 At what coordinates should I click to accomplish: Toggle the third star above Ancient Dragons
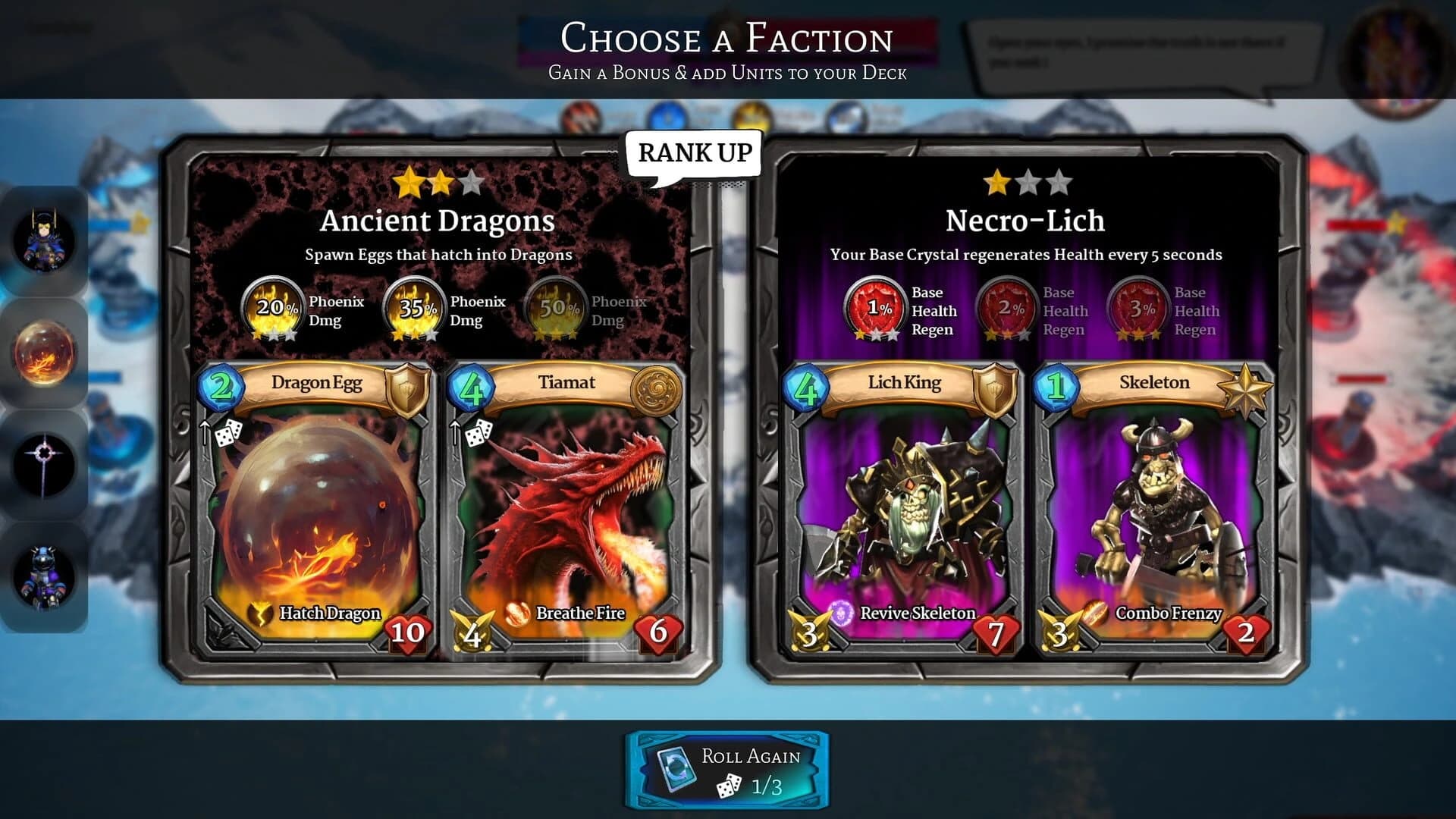click(471, 181)
